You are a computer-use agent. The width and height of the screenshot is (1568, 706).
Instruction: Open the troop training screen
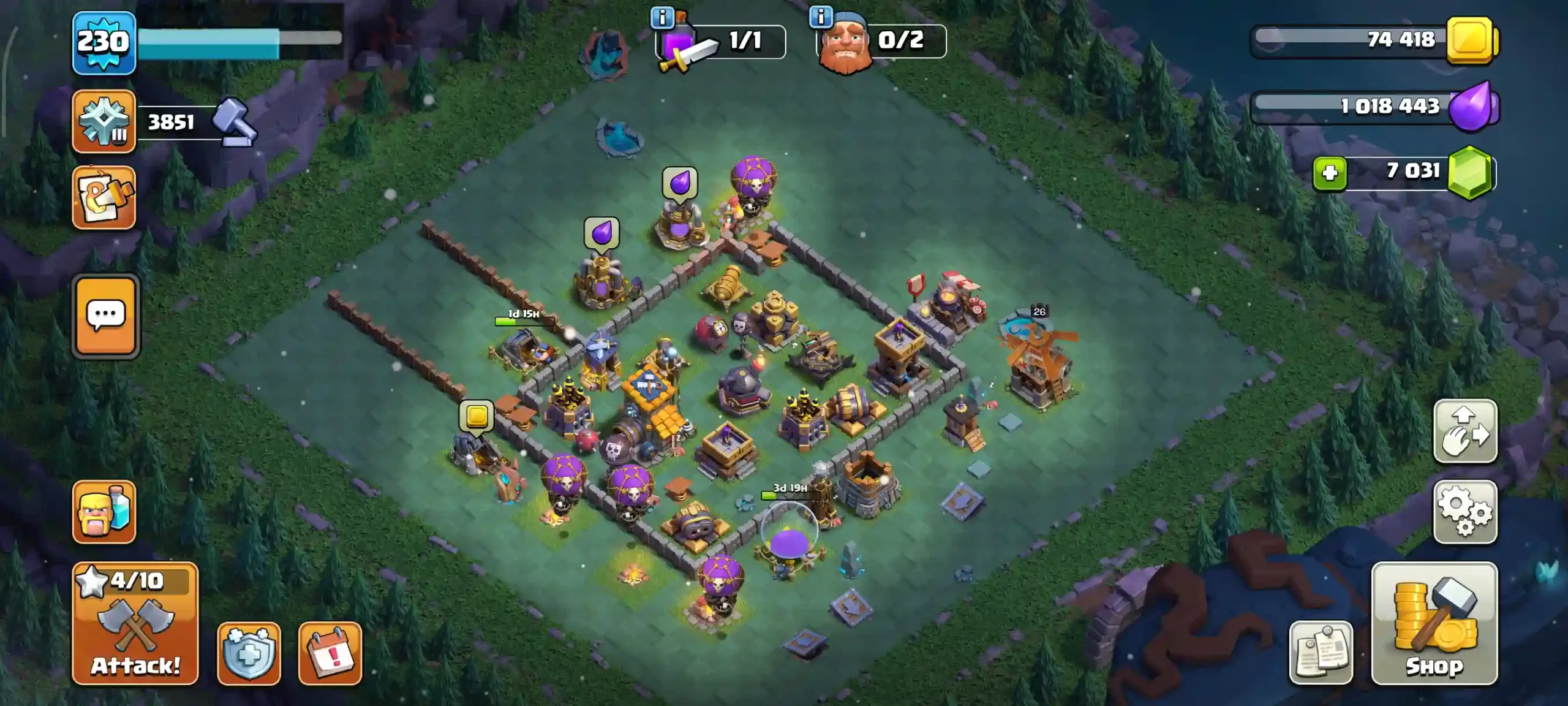(105, 513)
